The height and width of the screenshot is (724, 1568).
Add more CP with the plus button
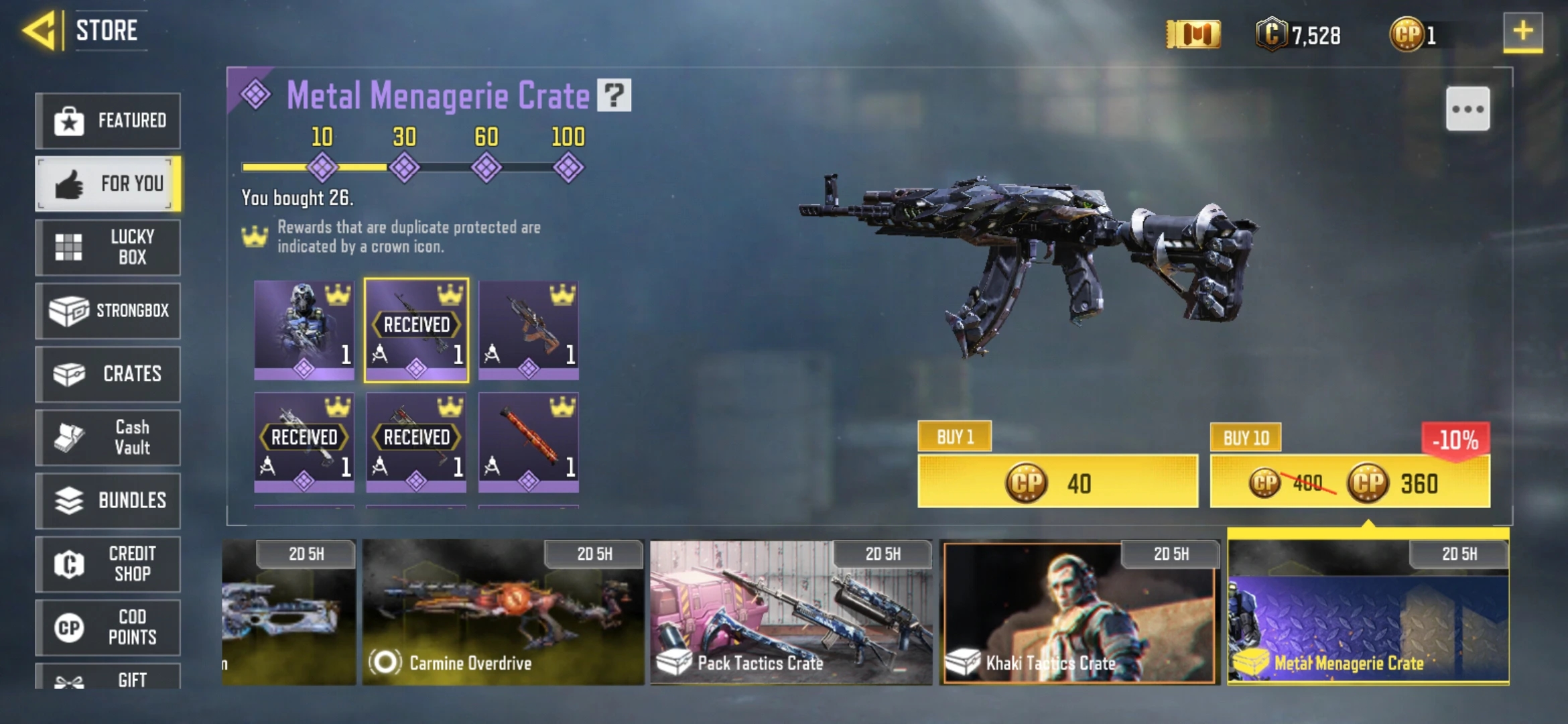point(1522,32)
